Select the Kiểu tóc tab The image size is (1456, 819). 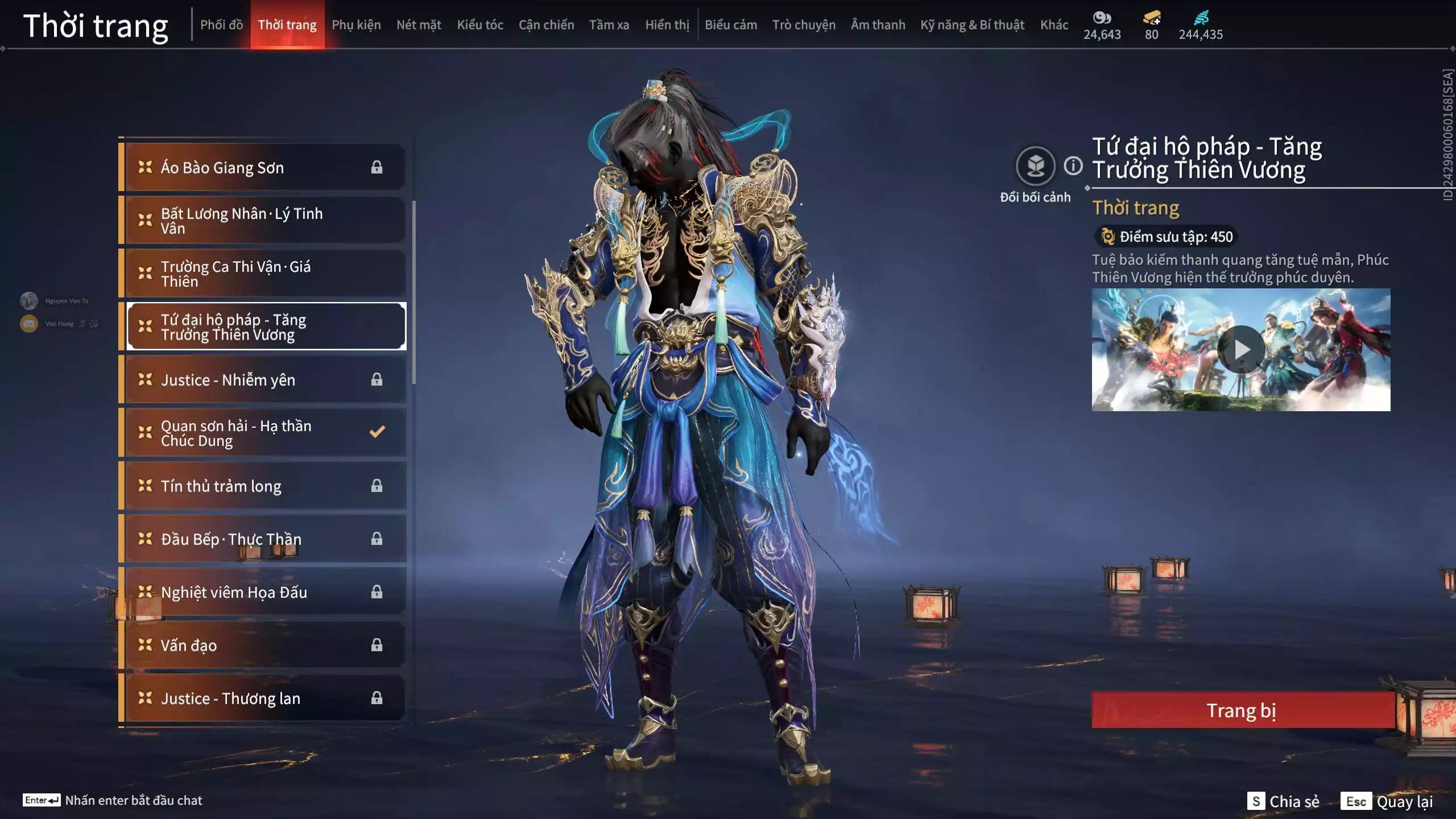click(x=480, y=25)
